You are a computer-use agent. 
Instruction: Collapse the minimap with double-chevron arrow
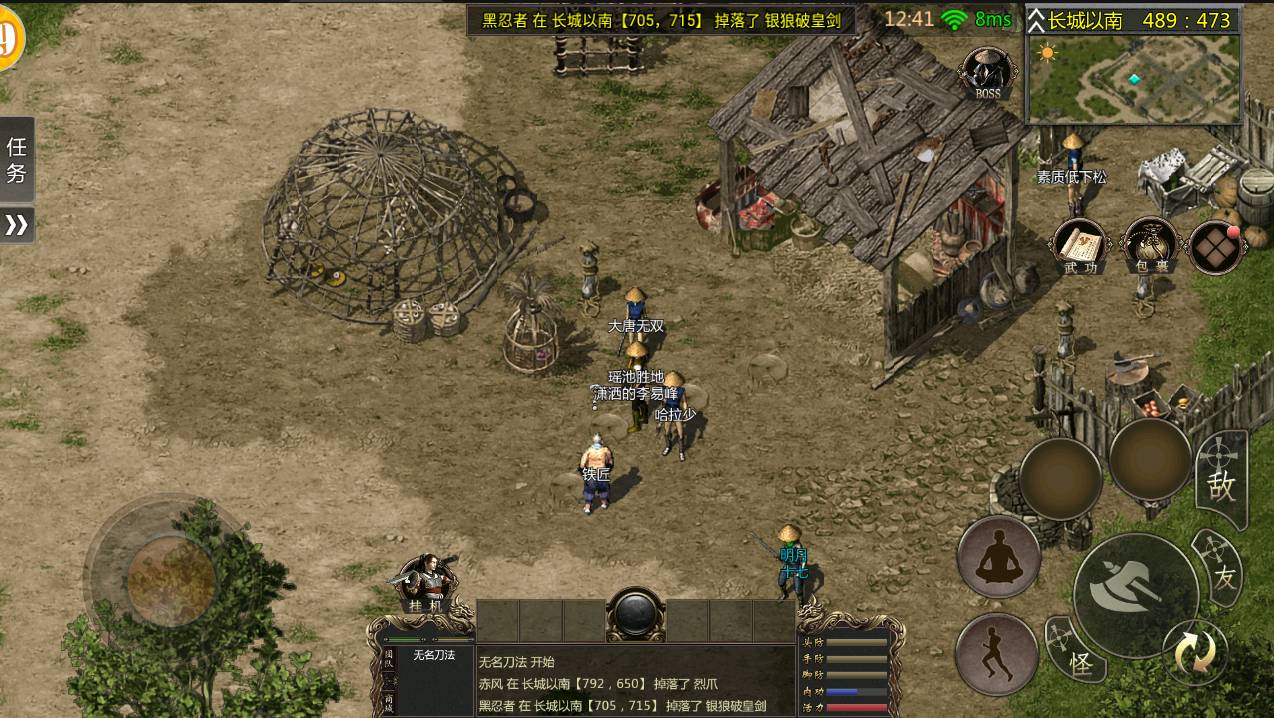click(x=1036, y=20)
